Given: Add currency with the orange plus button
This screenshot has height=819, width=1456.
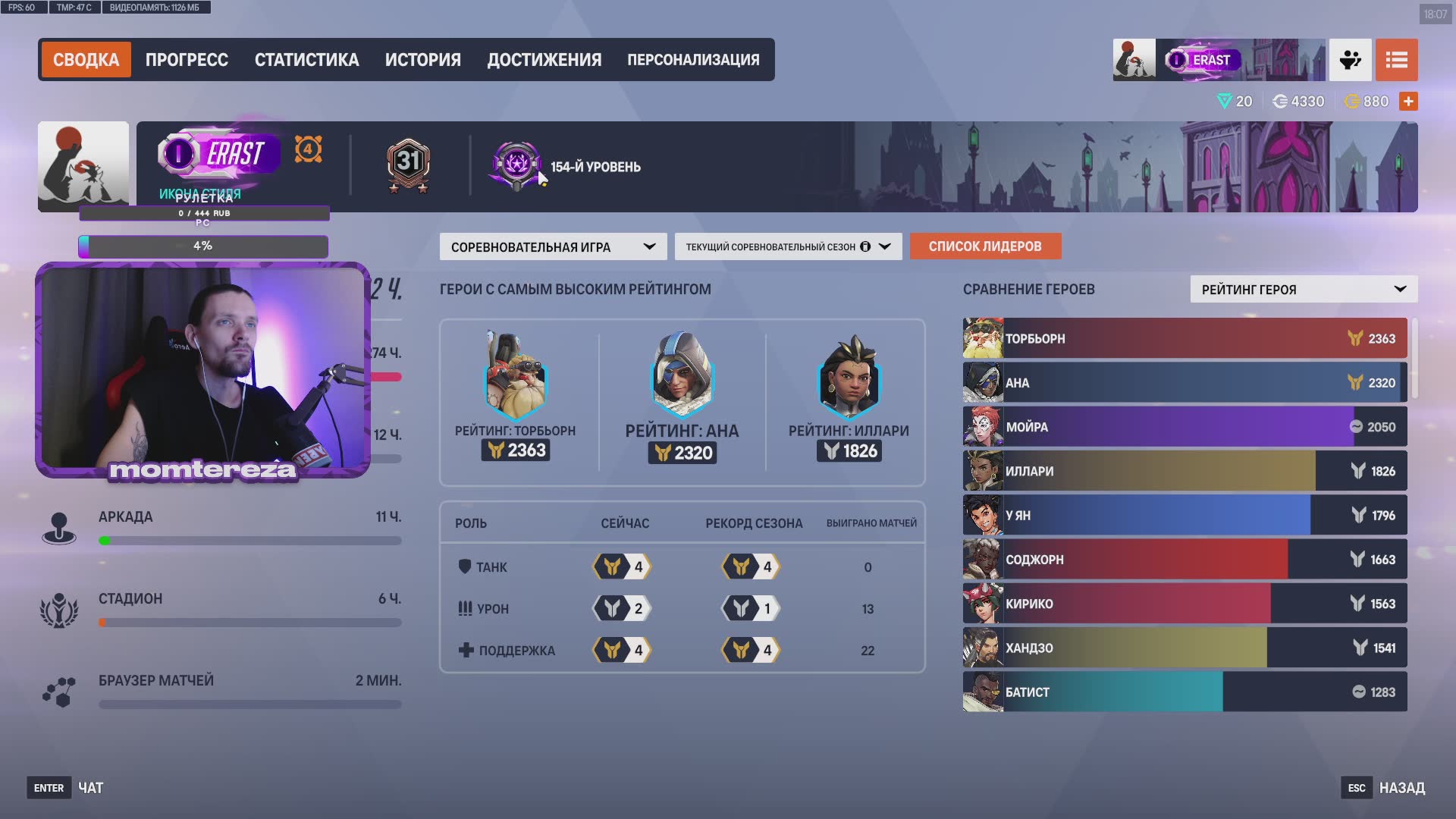Looking at the screenshot, I should (x=1408, y=101).
